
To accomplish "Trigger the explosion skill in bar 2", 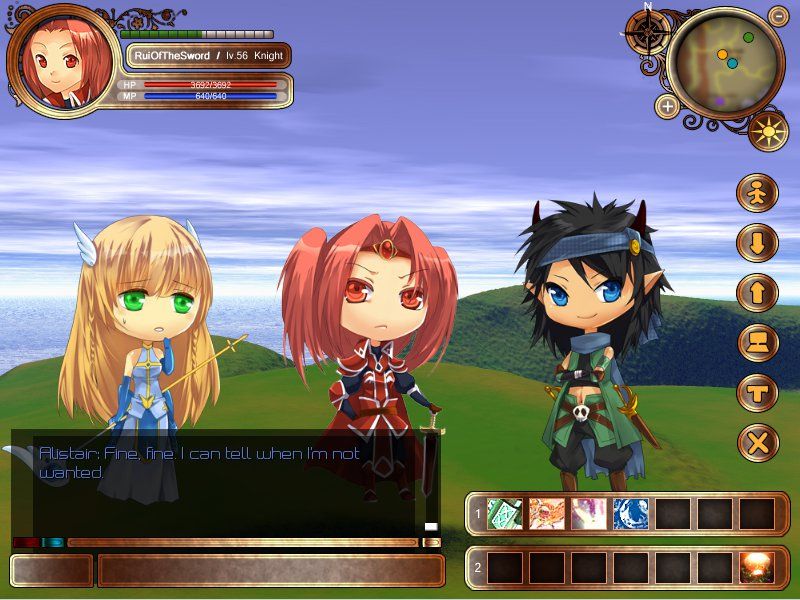I will [757, 568].
